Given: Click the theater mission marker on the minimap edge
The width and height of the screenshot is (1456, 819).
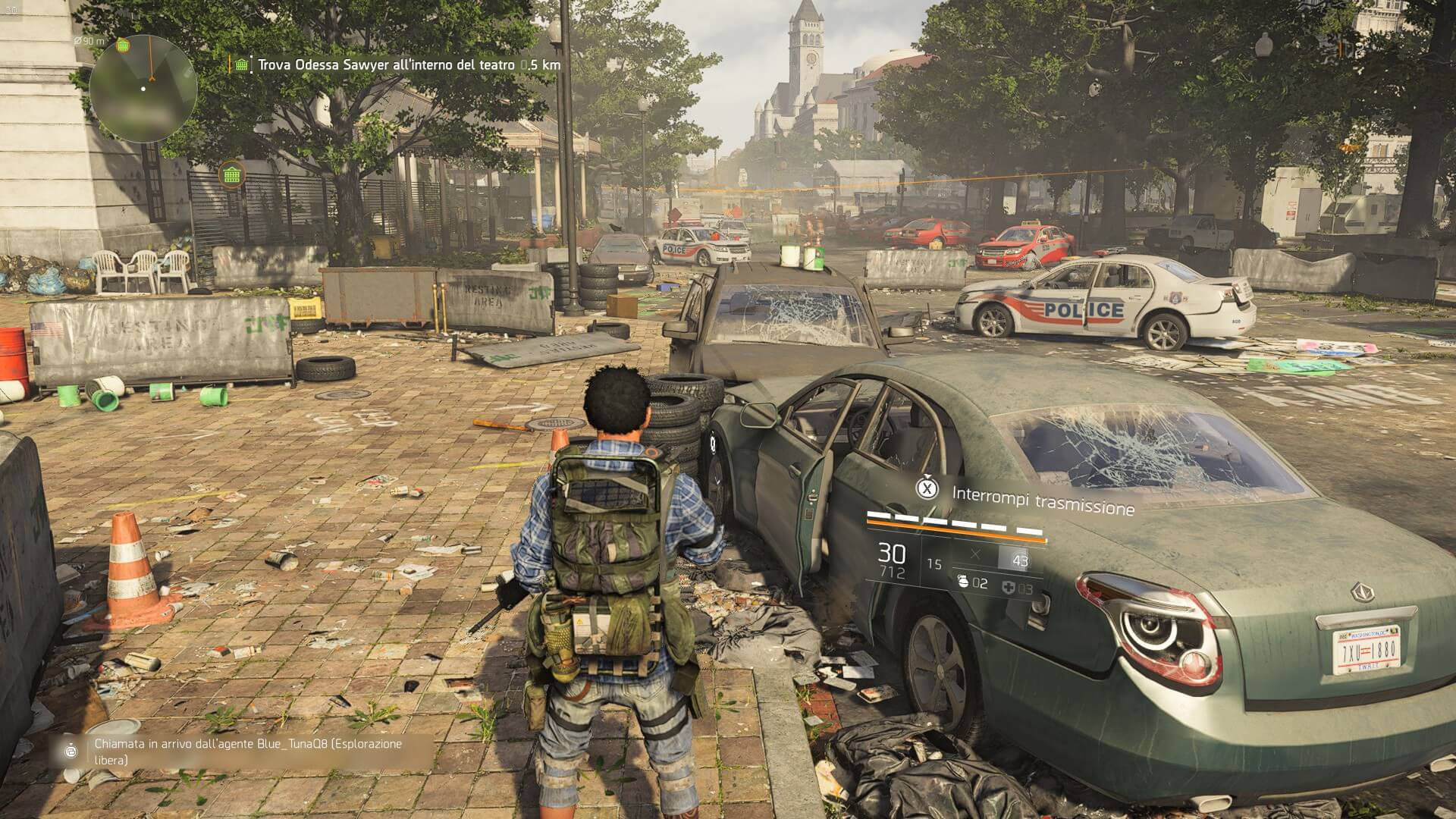Looking at the screenshot, I should click(x=123, y=46).
